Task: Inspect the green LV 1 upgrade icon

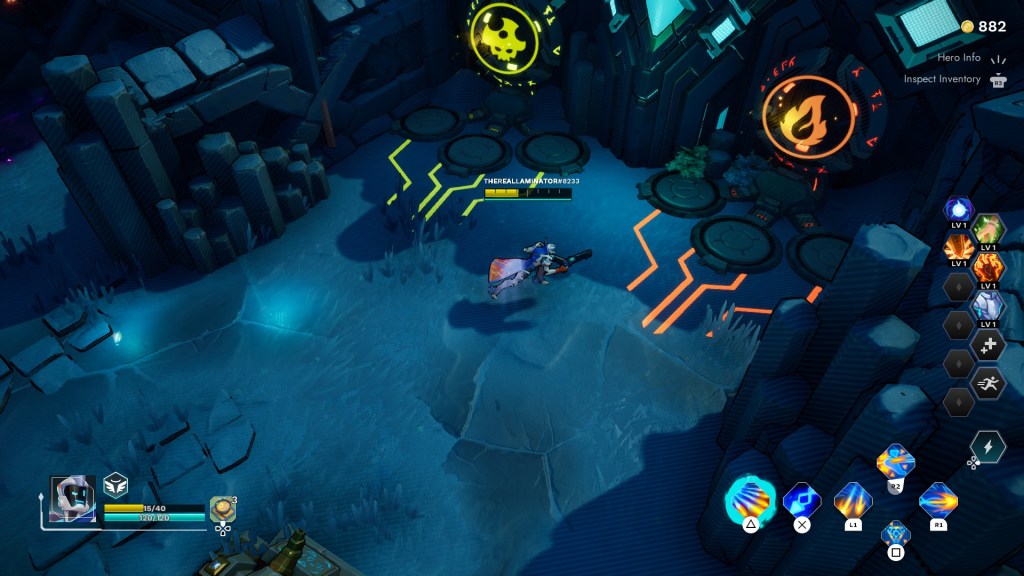Action: click(x=988, y=229)
